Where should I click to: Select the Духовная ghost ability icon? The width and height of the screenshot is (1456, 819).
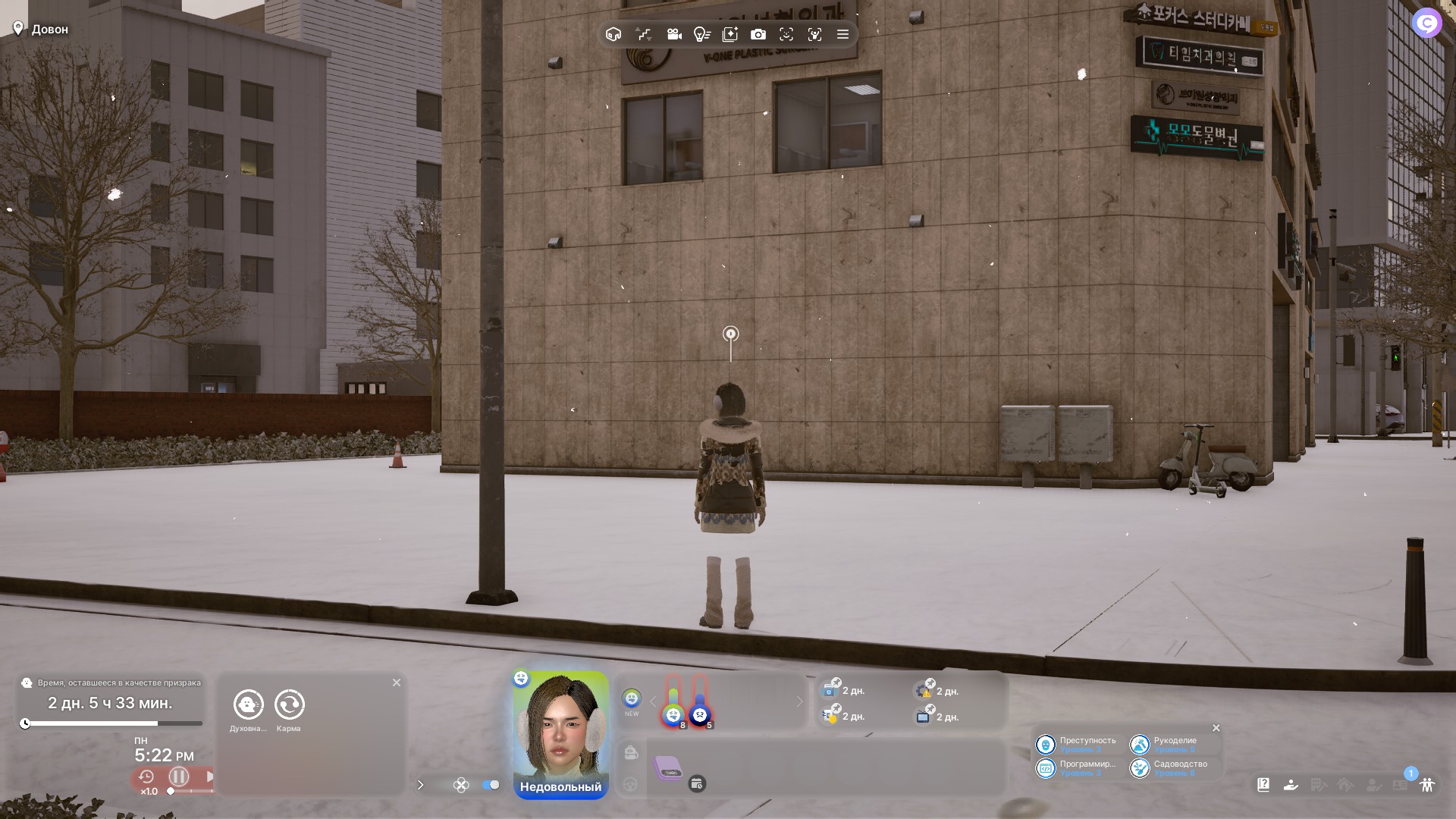click(x=249, y=704)
